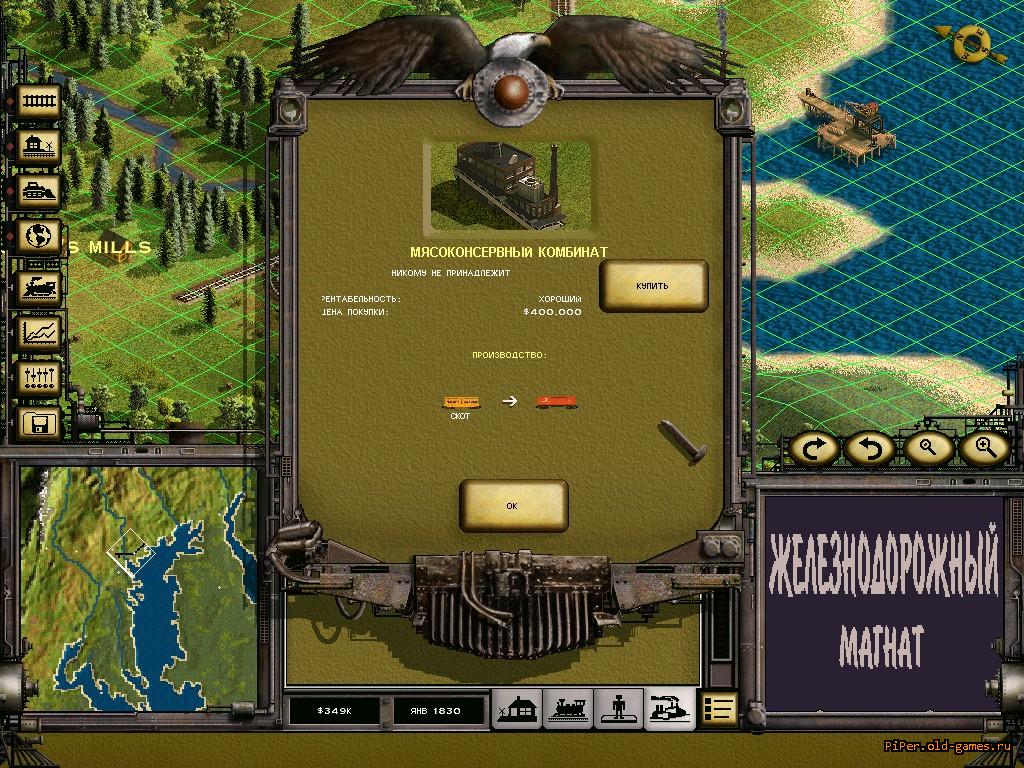Open the control panel sliders icon
Viewport: 1024px width, 768px height.
pos(39,379)
